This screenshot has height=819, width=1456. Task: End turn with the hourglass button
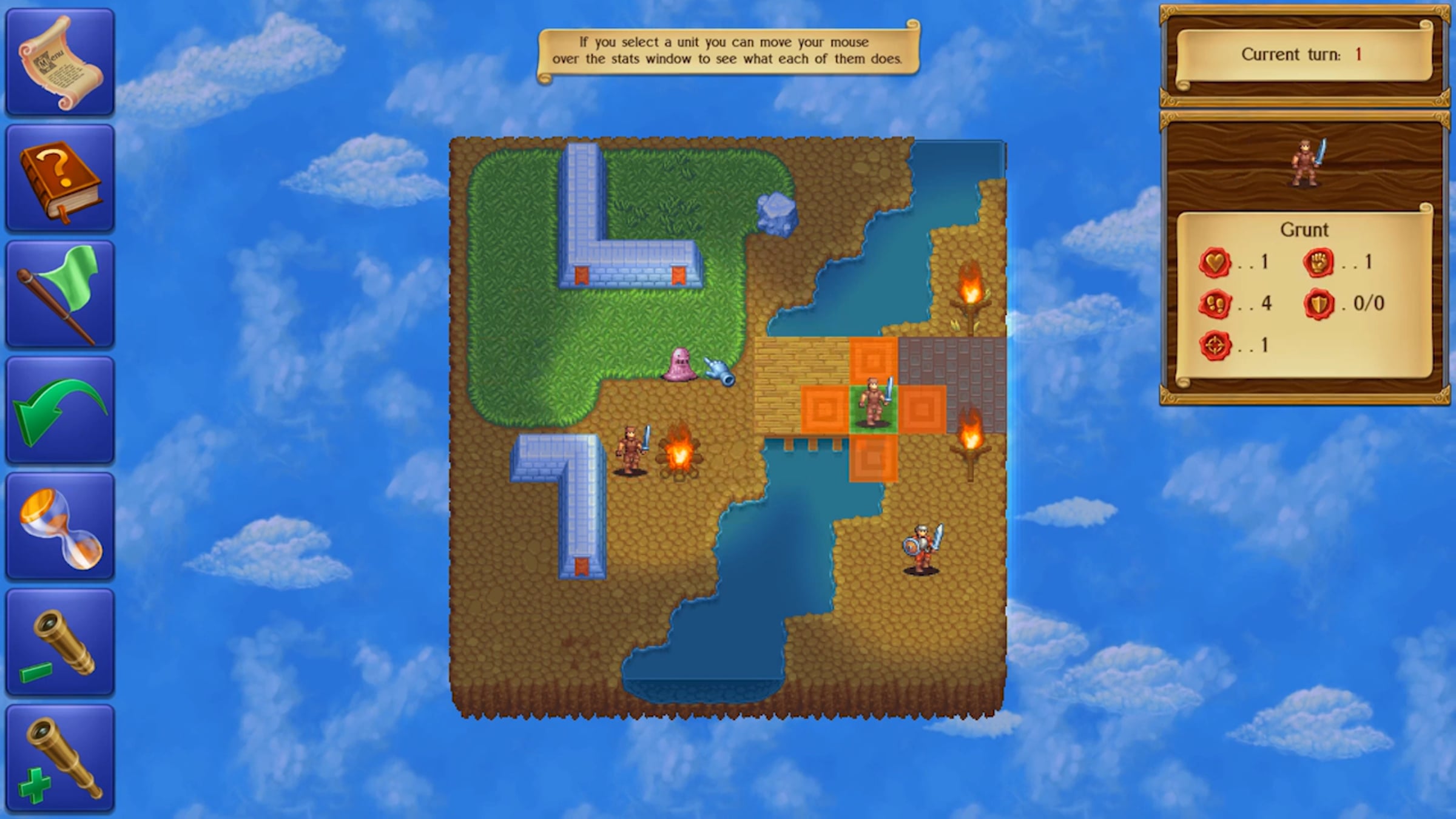point(60,527)
